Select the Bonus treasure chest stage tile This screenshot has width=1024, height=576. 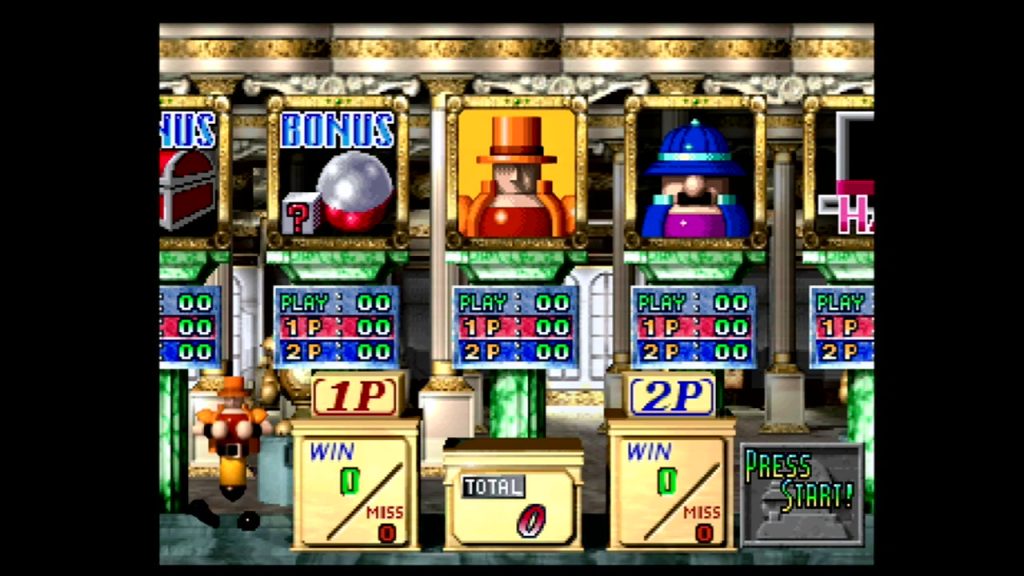pyautogui.click(x=188, y=172)
